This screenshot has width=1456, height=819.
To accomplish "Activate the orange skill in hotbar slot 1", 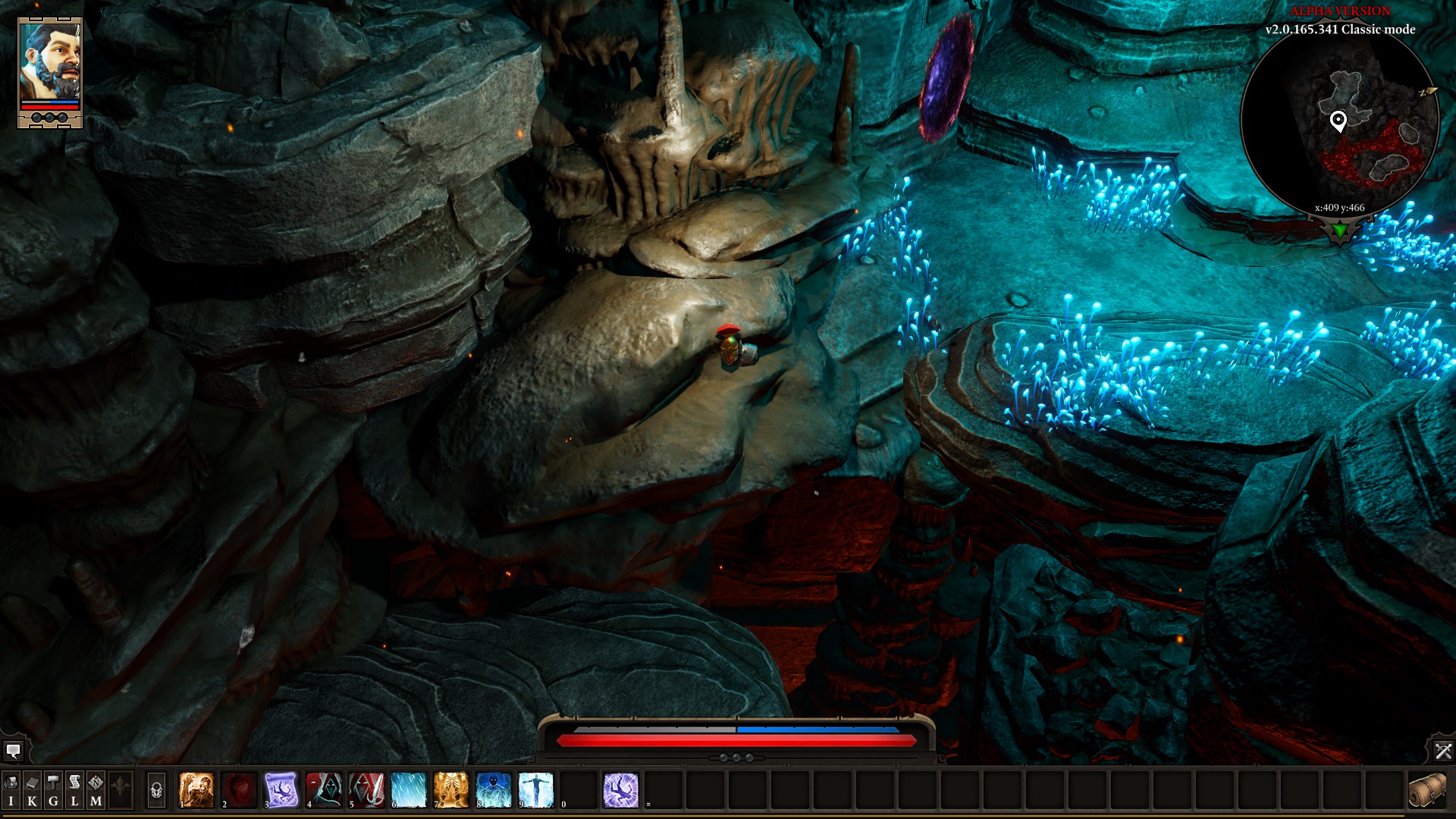I will pos(196,789).
